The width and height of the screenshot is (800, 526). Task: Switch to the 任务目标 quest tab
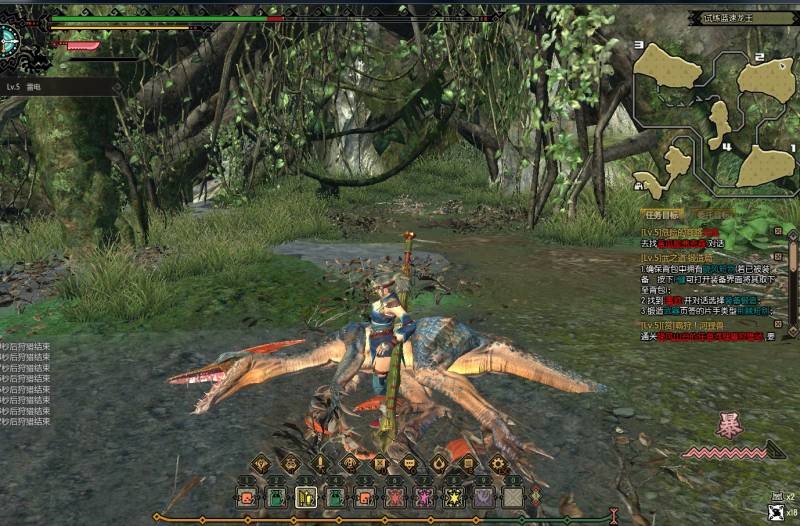[x=662, y=214]
